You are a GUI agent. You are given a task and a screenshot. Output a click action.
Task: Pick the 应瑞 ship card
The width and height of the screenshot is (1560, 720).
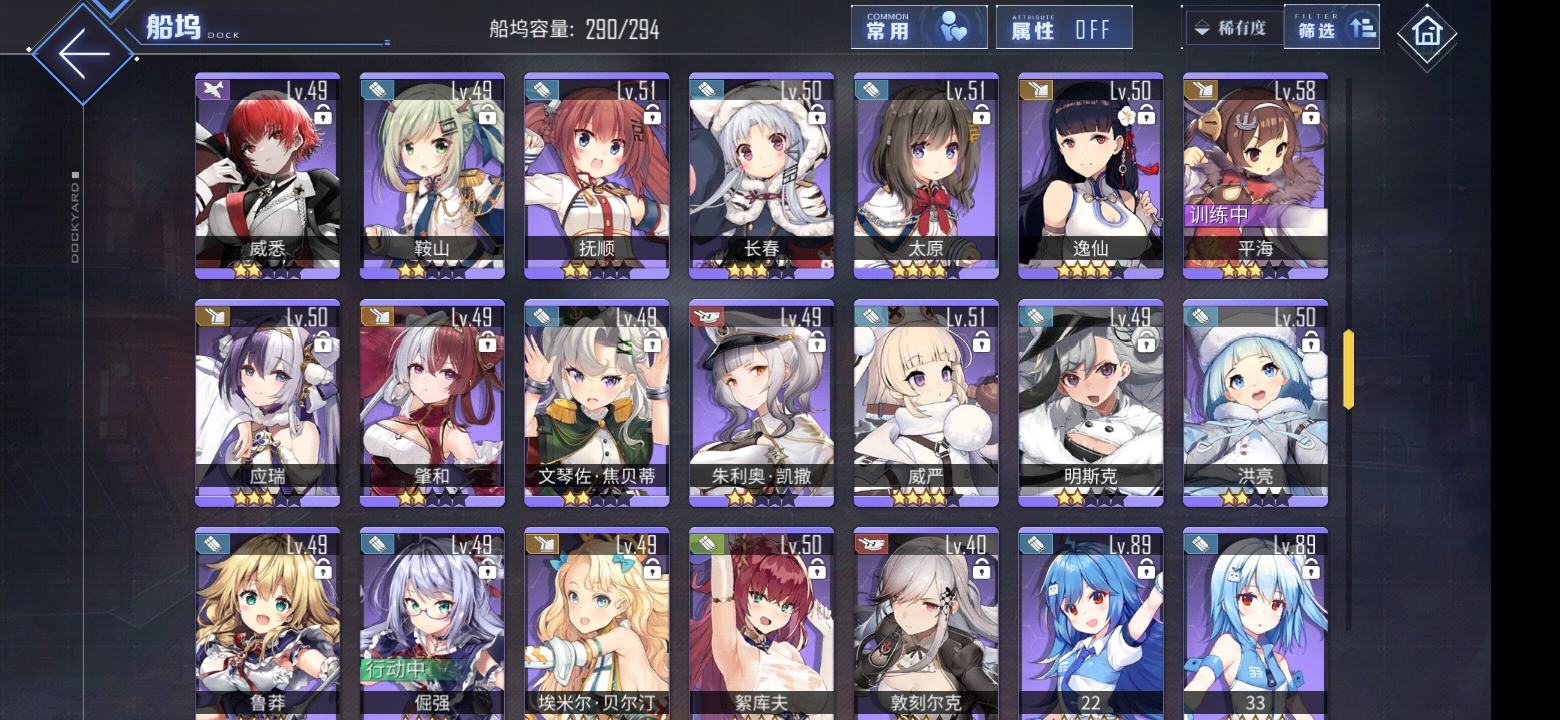[267, 402]
